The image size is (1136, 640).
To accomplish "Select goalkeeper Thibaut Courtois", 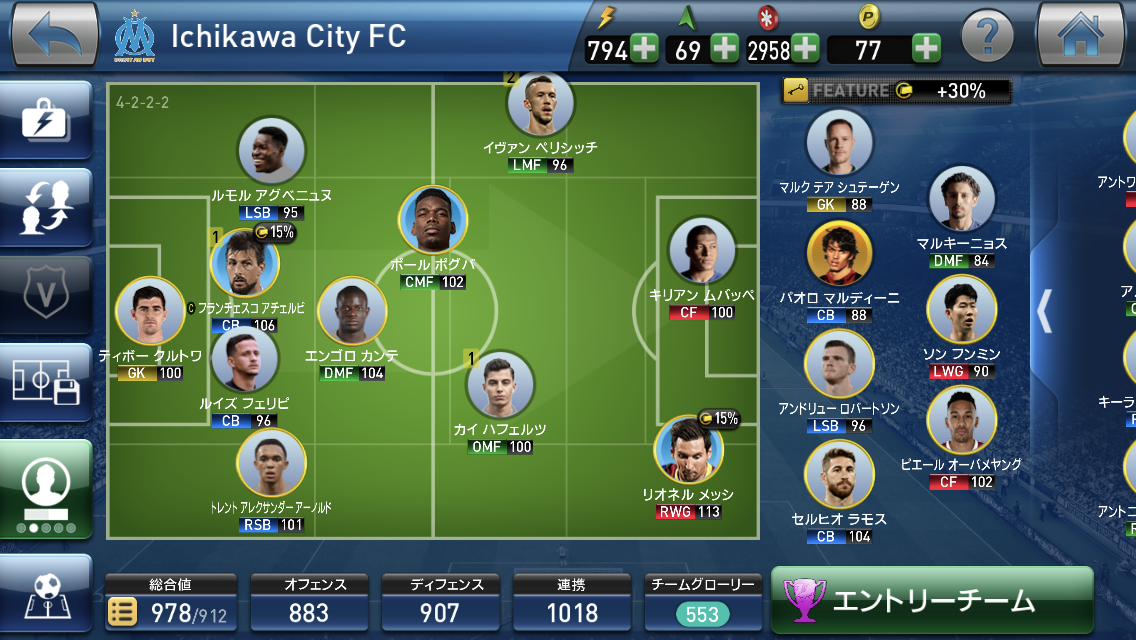I will click(150, 312).
